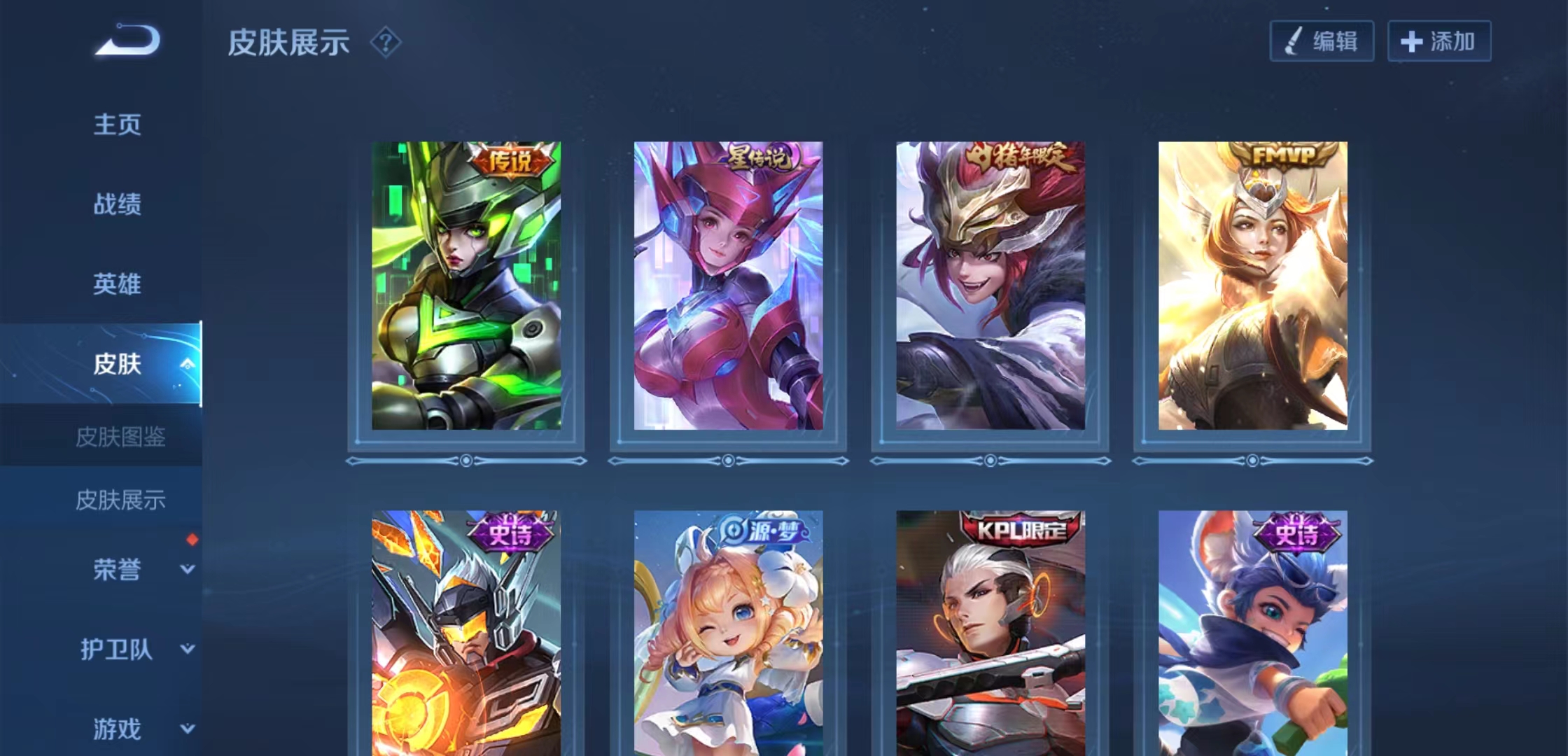The width and height of the screenshot is (1568, 756).
Task: Click the back arrow button
Action: click(128, 41)
